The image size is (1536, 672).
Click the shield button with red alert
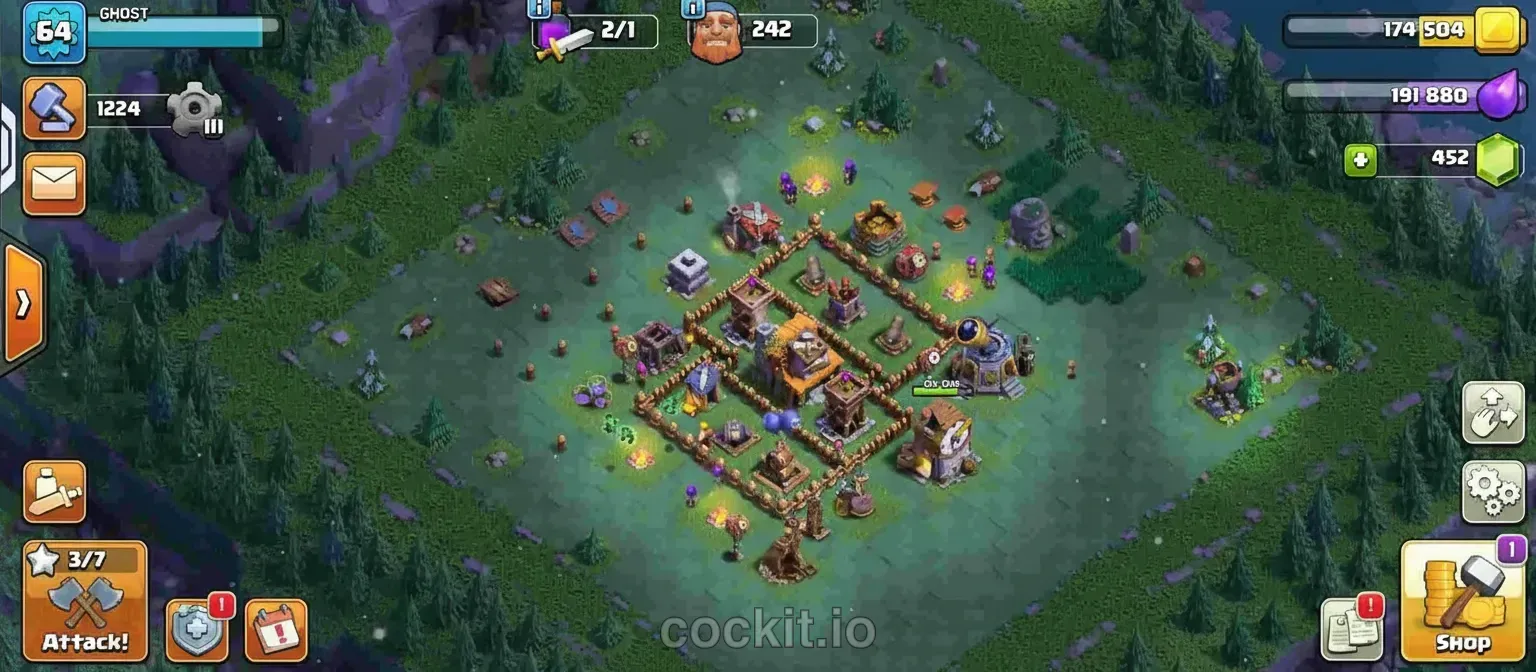tap(196, 630)
